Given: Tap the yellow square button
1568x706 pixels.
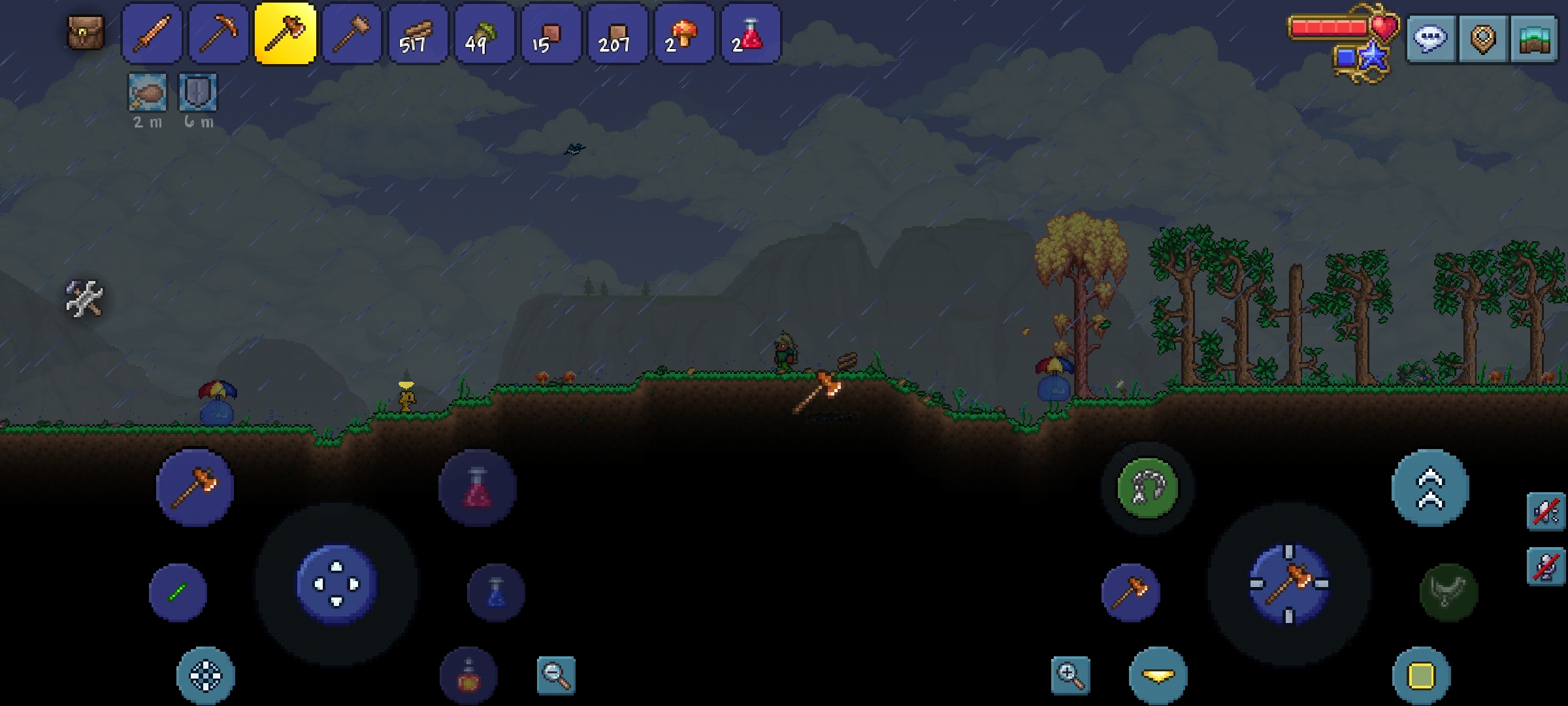Looking at the screenshot, I should tap(1421, 676).
